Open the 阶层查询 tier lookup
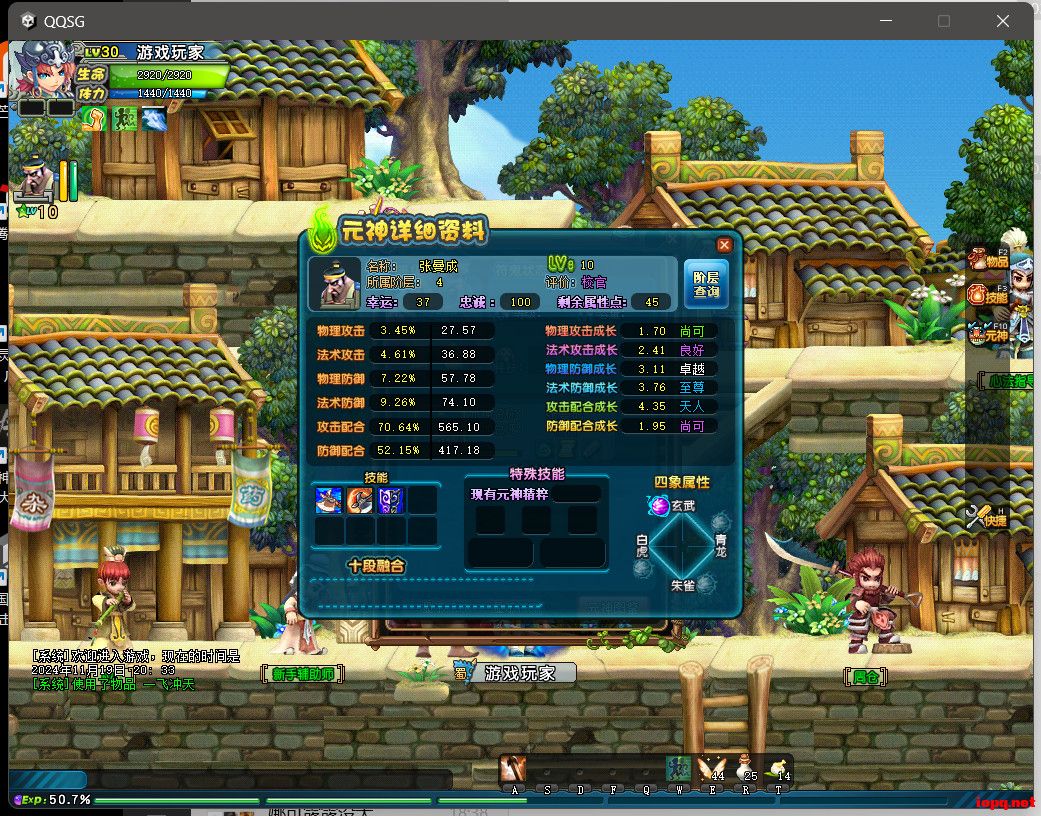This screenshot has width=1041, height=816. click(x=706, y=284)
